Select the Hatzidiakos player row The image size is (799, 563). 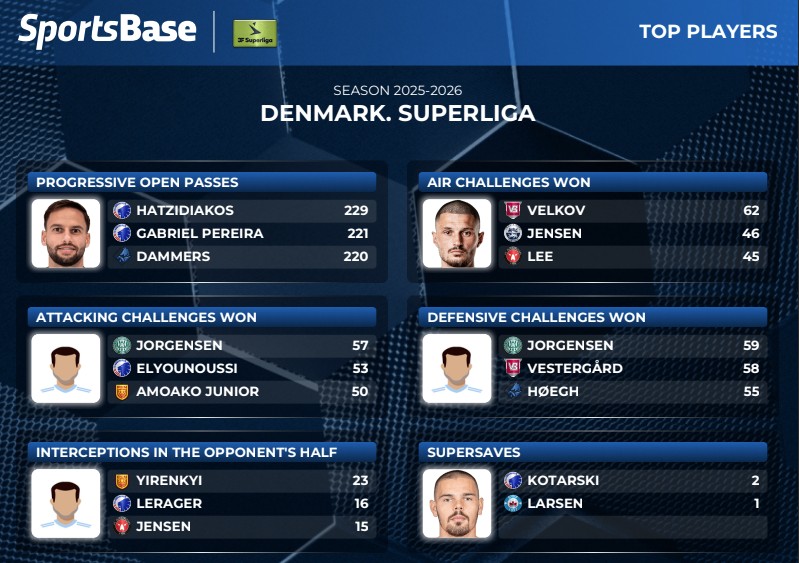coord(241,210)
